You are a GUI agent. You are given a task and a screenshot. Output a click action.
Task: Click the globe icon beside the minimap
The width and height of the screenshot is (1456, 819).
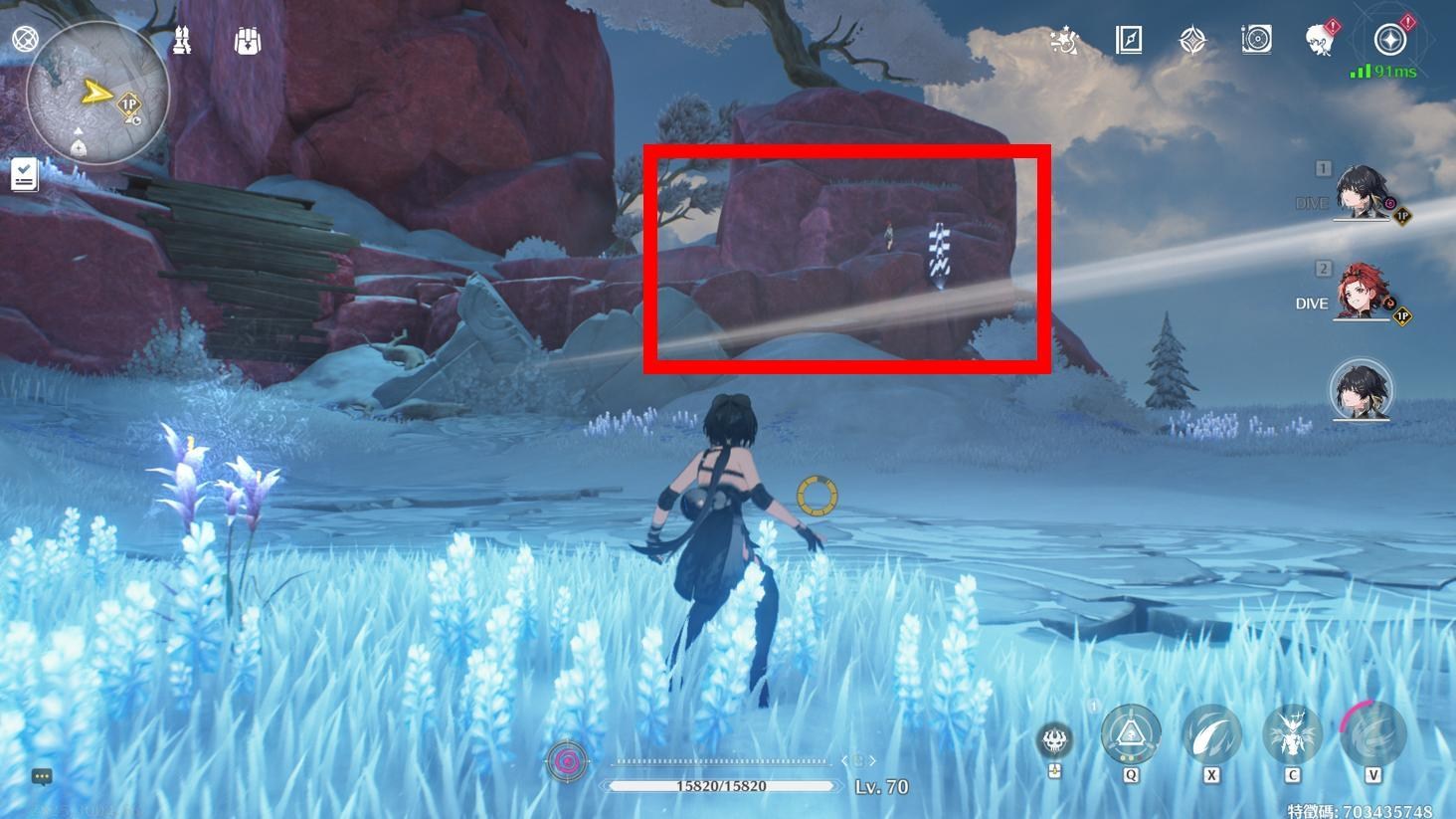tap(25, 39)
